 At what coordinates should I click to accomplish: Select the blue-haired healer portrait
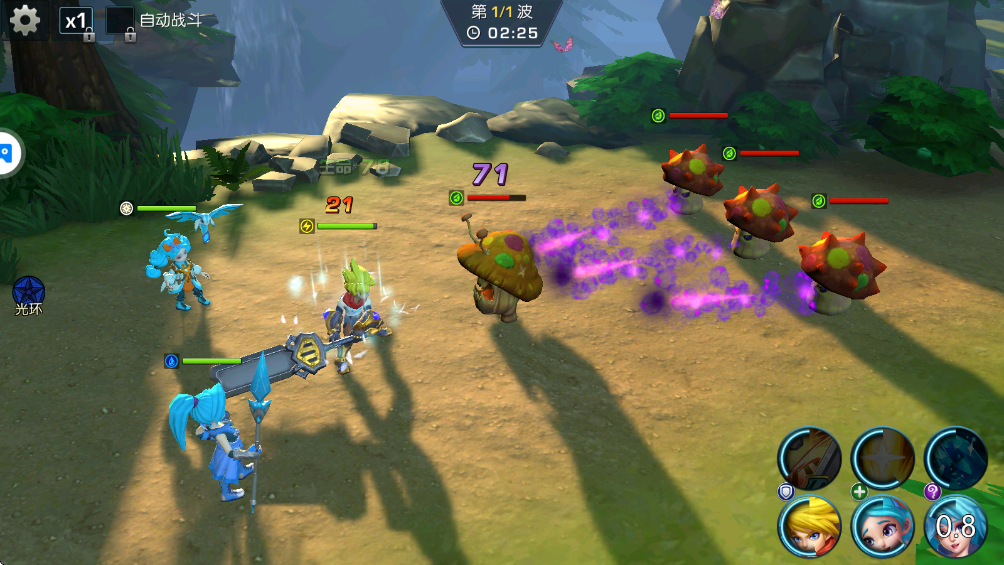[x=882, y=526]
